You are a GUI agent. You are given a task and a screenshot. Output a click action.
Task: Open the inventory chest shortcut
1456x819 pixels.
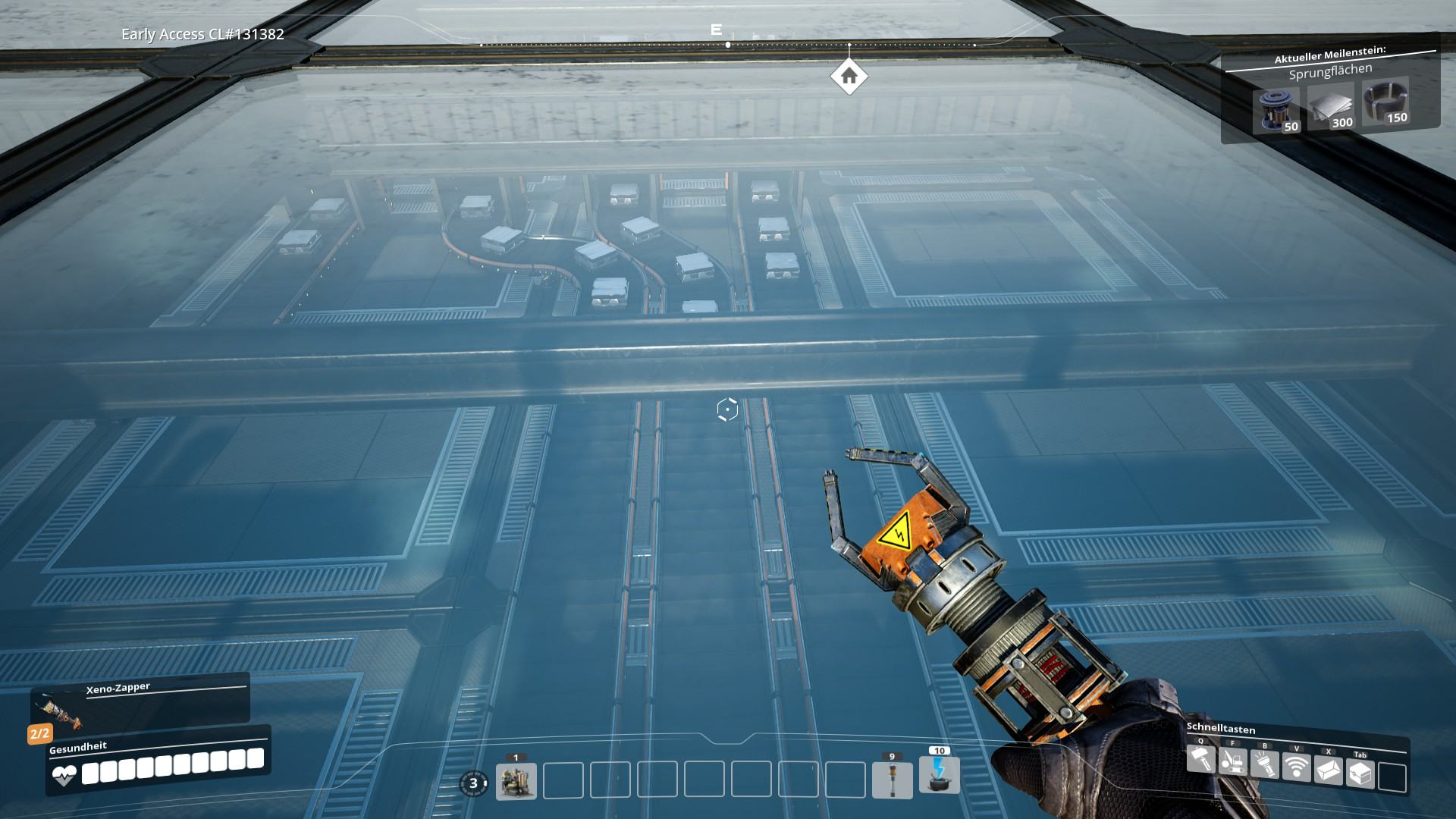[x=1360, y=773]
